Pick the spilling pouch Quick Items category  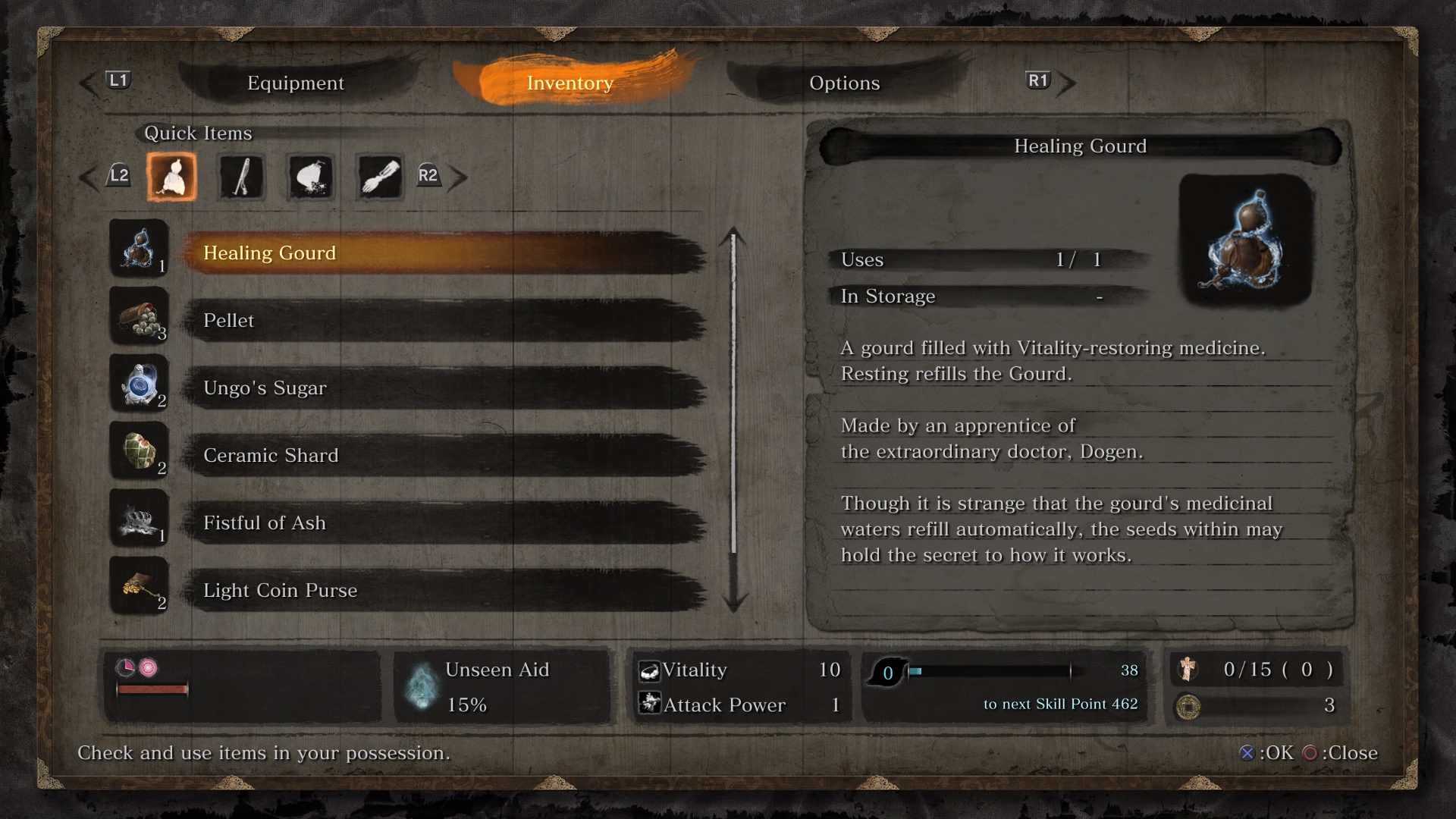pos(311,177)
